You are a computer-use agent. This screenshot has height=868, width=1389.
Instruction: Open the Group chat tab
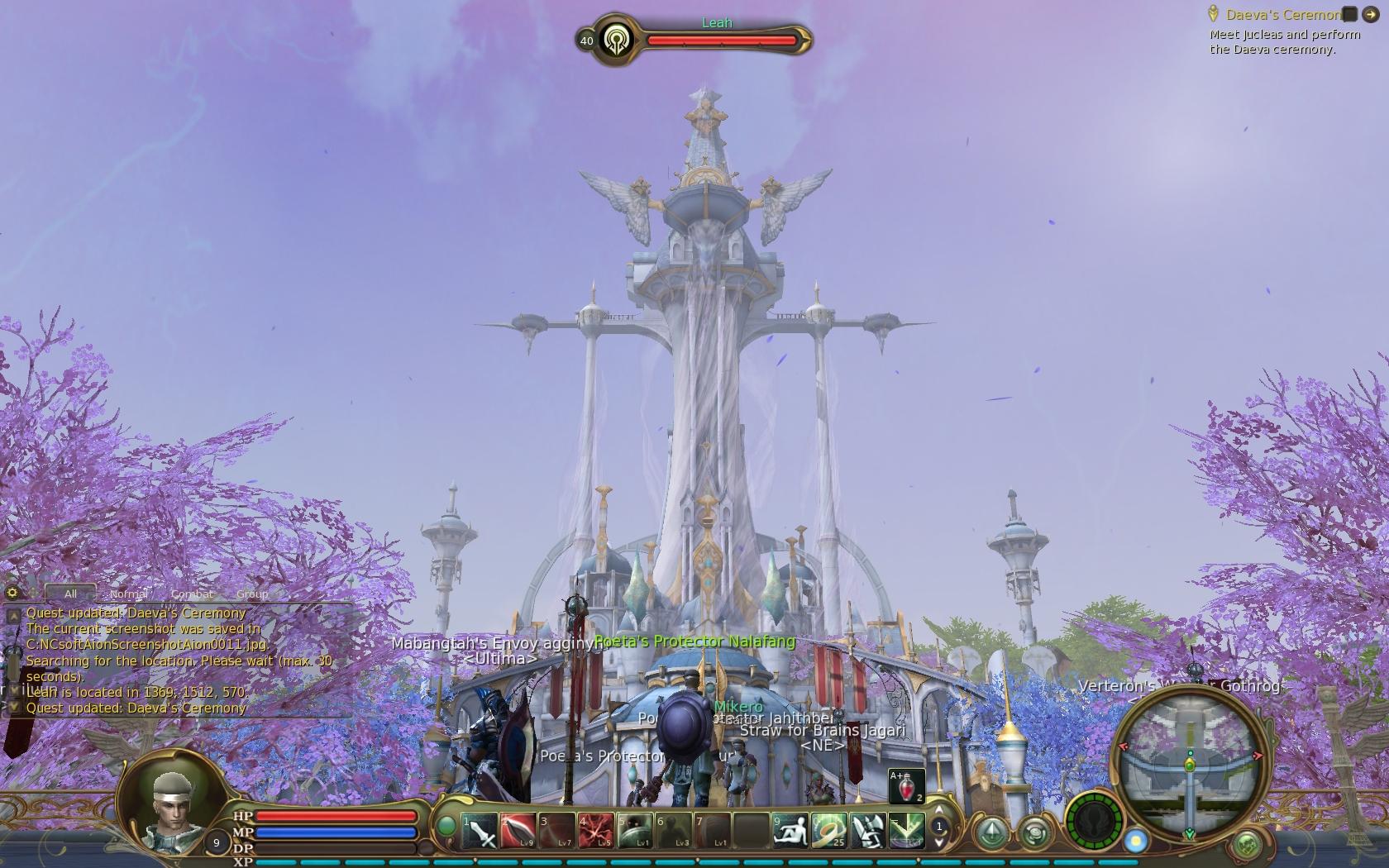point(252,594)
